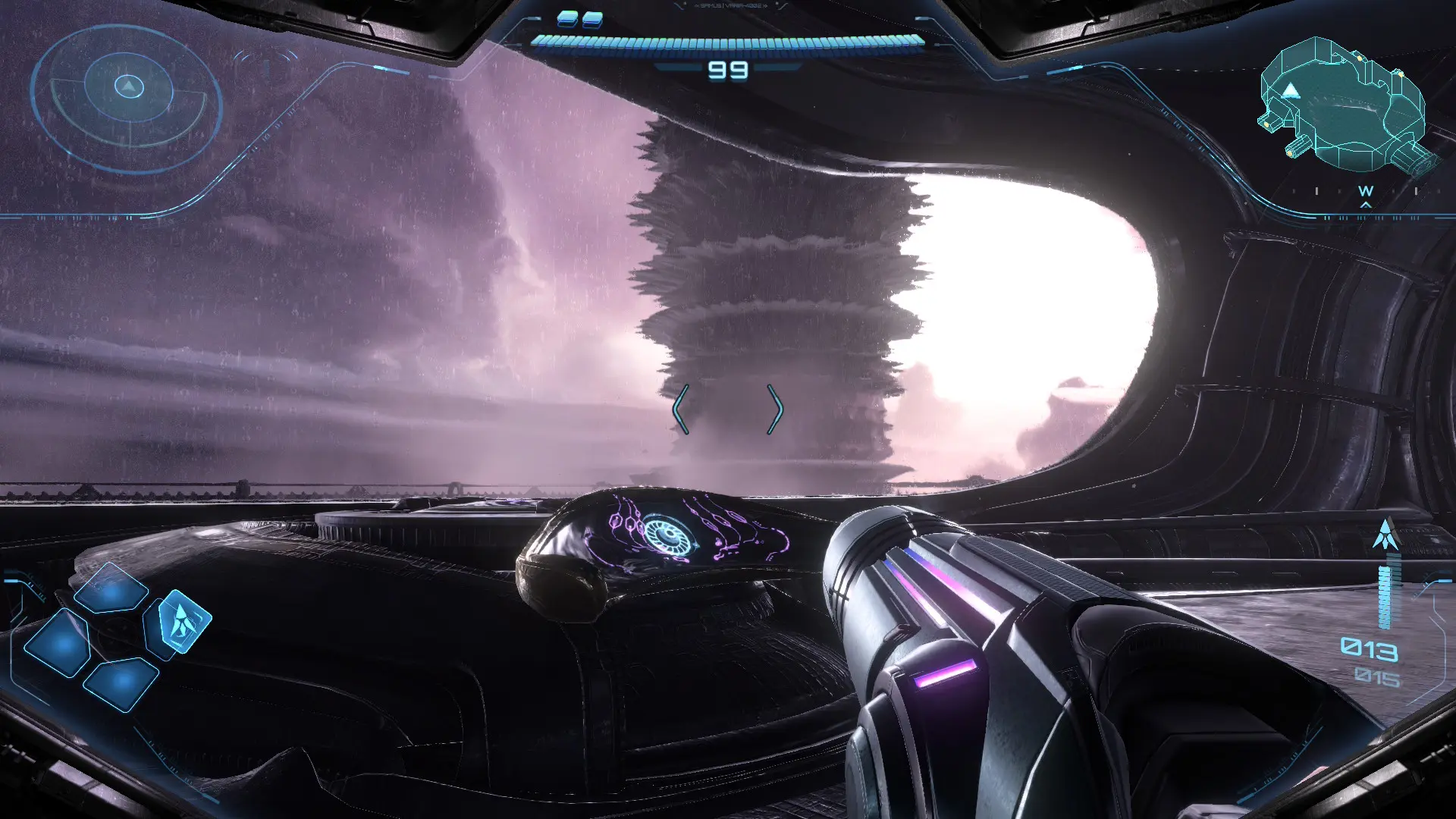The image size is (1456, 819).
Task: Select the top weapon slot in the beam selector
Action: 111,589
